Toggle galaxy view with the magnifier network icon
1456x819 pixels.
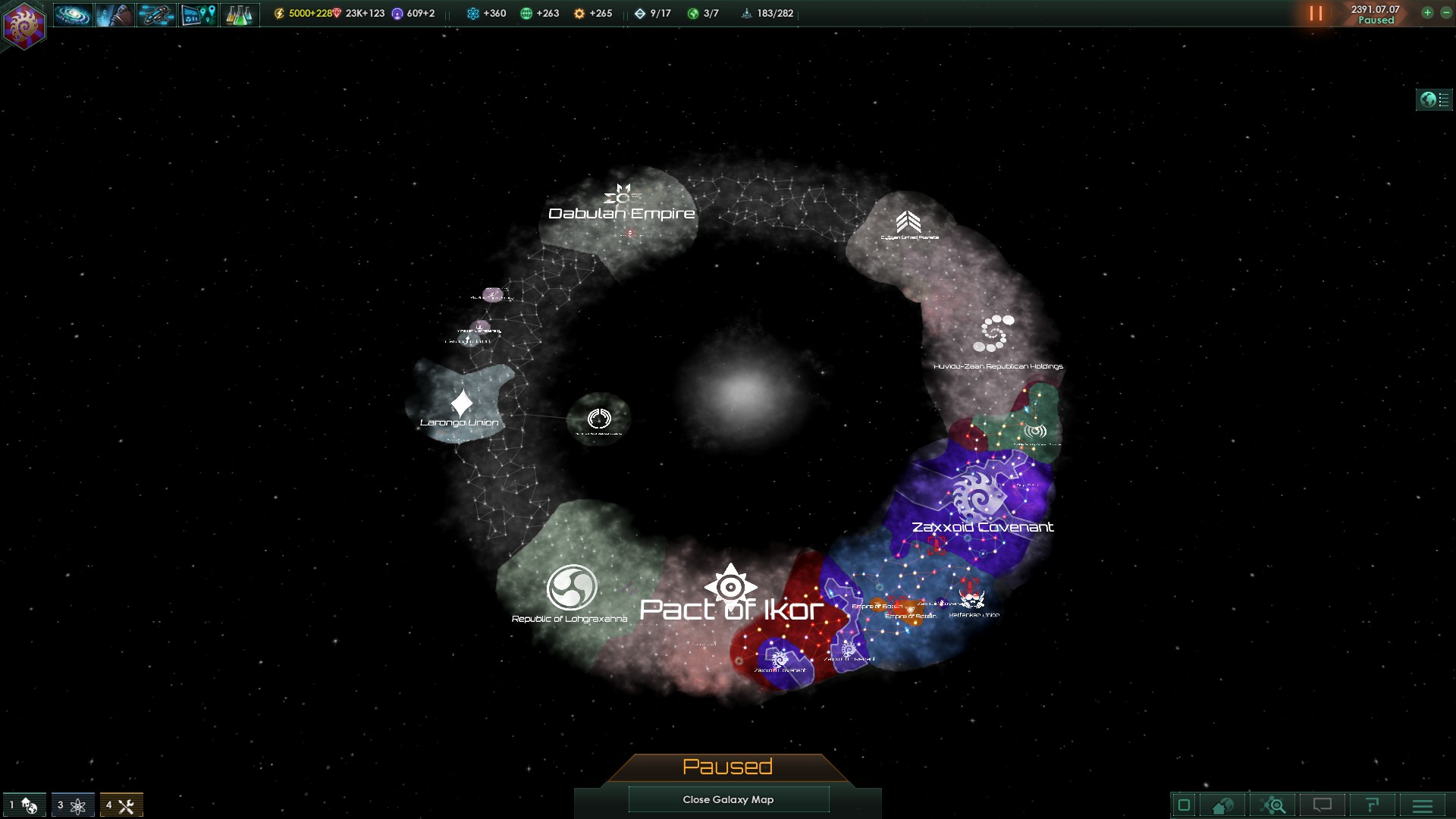(x=1274, y=805)
